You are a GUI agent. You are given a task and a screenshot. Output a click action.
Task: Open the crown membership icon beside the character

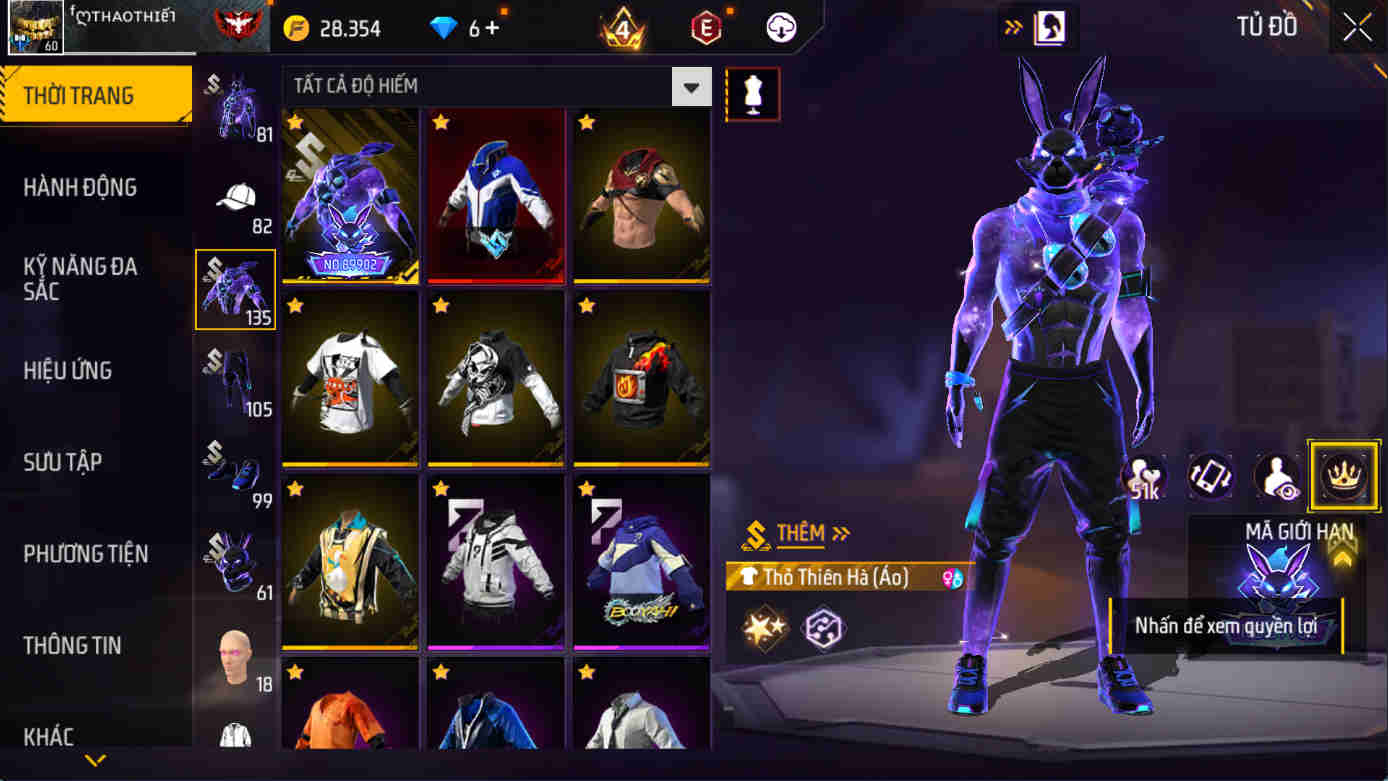(1344, 476)
